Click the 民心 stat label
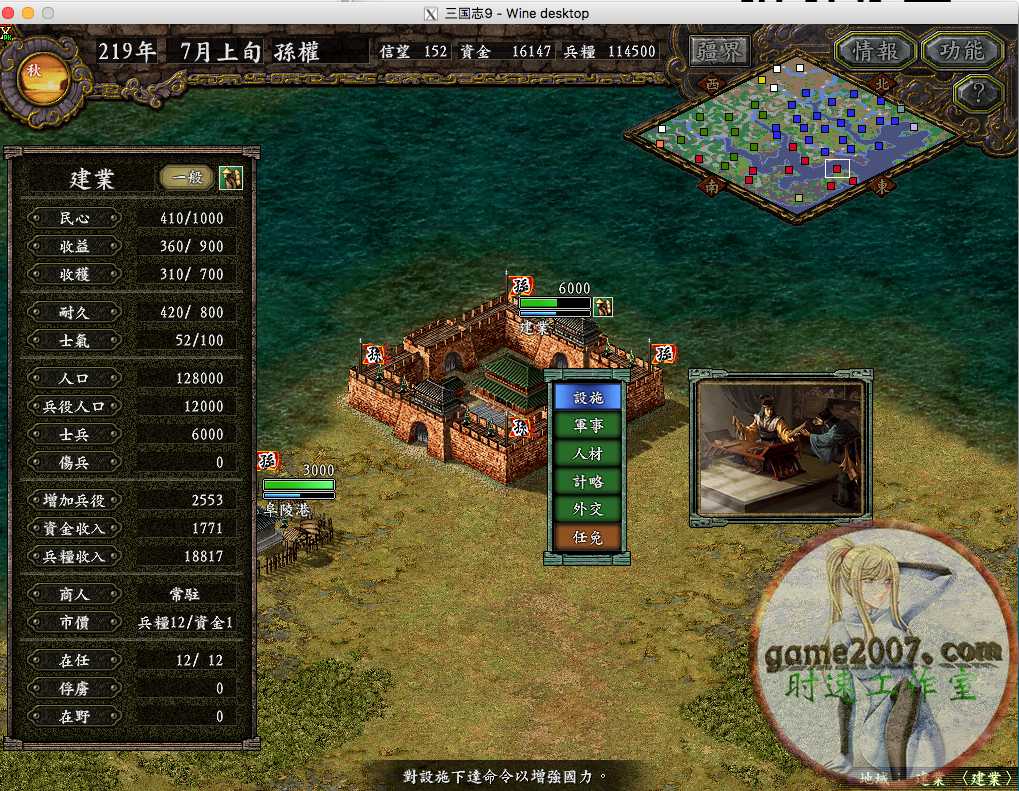1019x791 pixels. (75, 218)
